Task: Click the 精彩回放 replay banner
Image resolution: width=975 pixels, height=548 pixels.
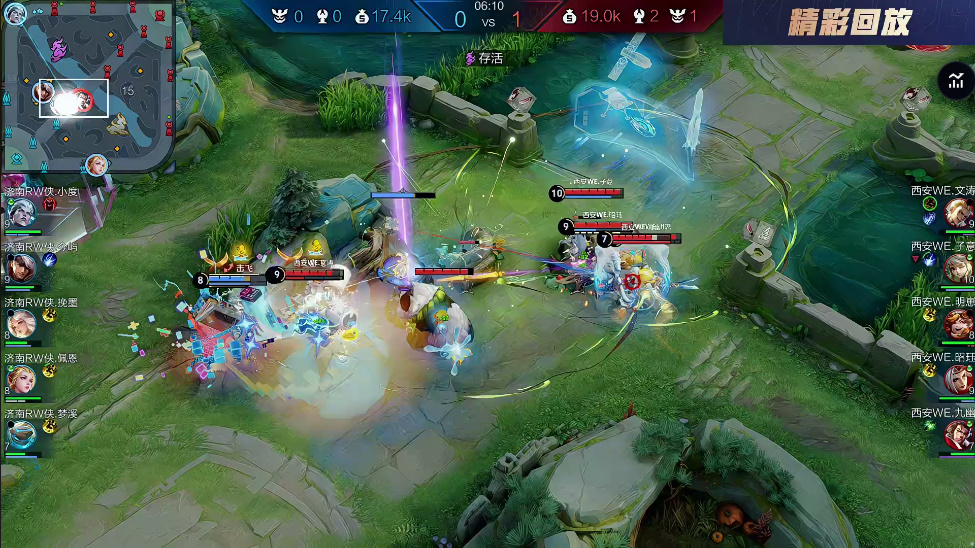Action: tap(849, 22)
